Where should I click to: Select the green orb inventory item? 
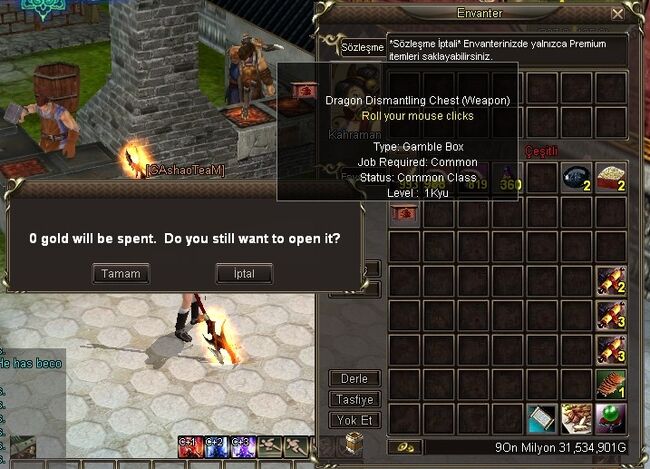click(x=610, y=419)
